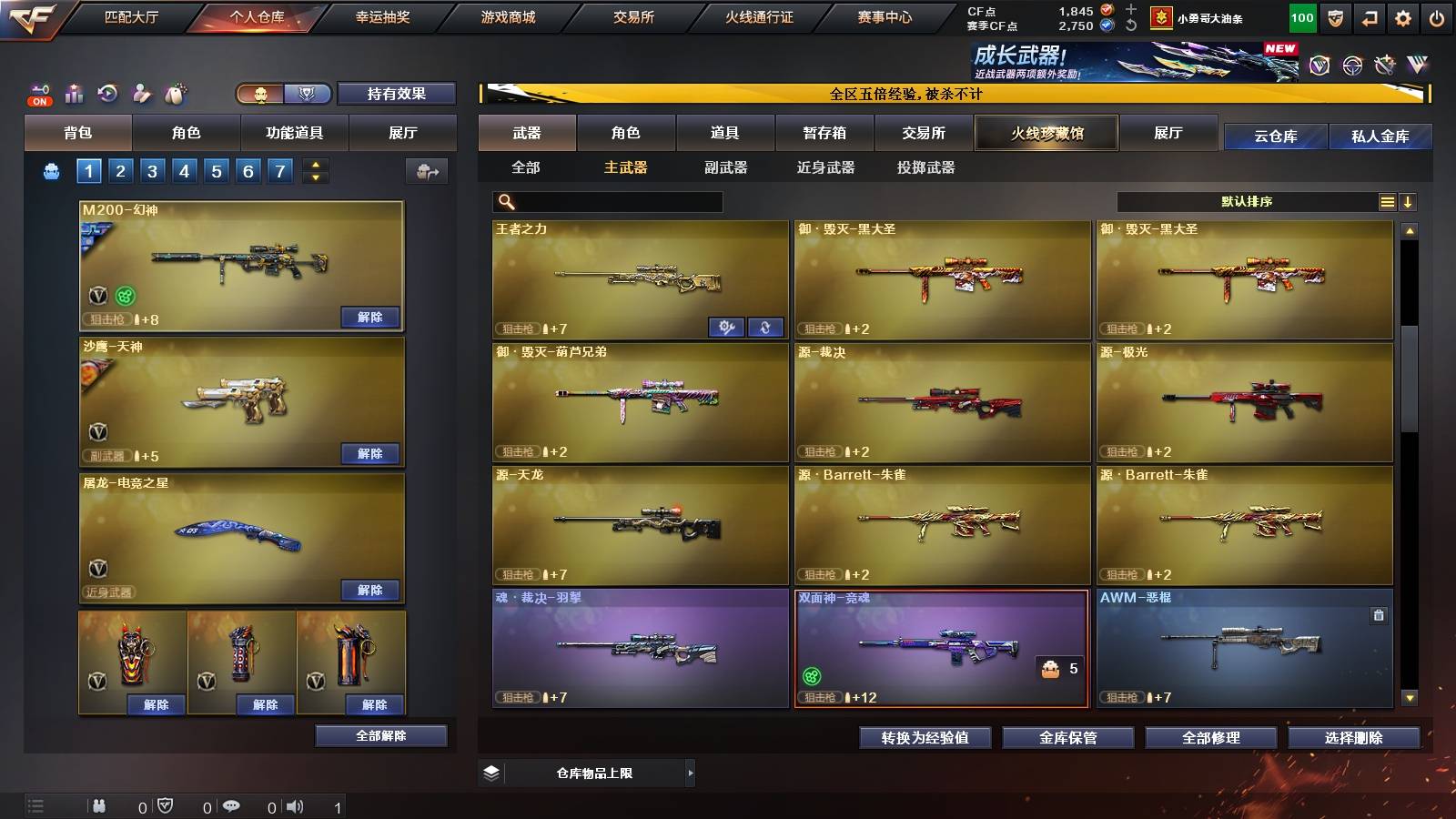Click the gear icon on the 王者之力 card

(x=726, y=329)
